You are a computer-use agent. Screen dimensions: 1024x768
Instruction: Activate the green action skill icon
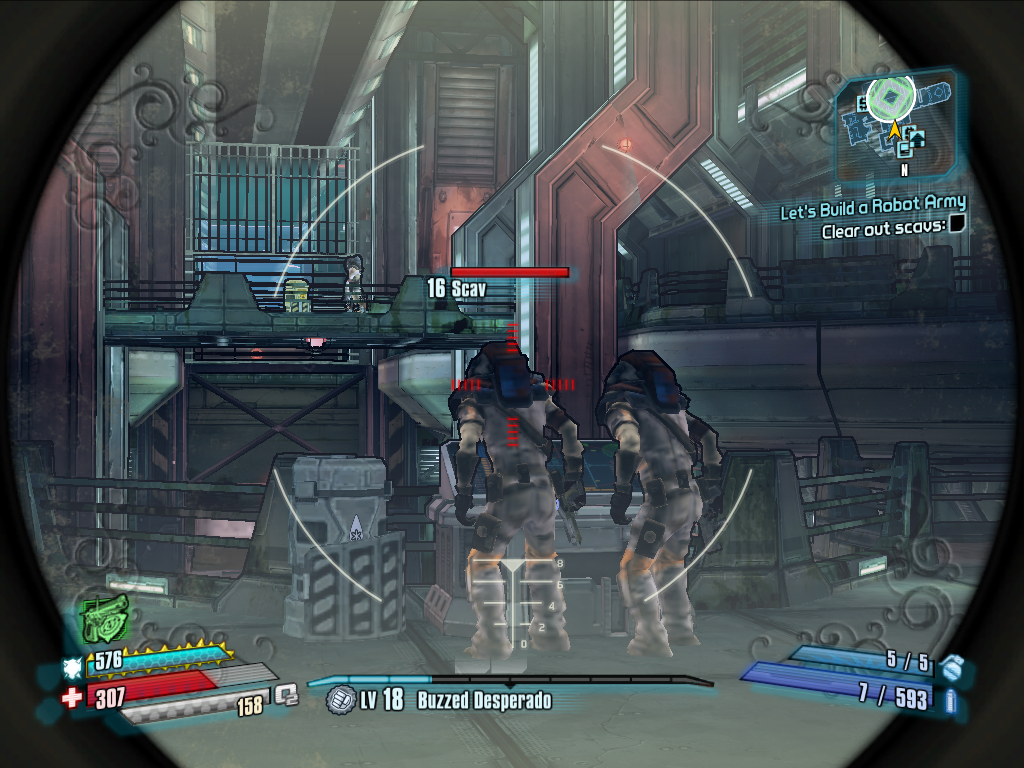coord(104,618)
